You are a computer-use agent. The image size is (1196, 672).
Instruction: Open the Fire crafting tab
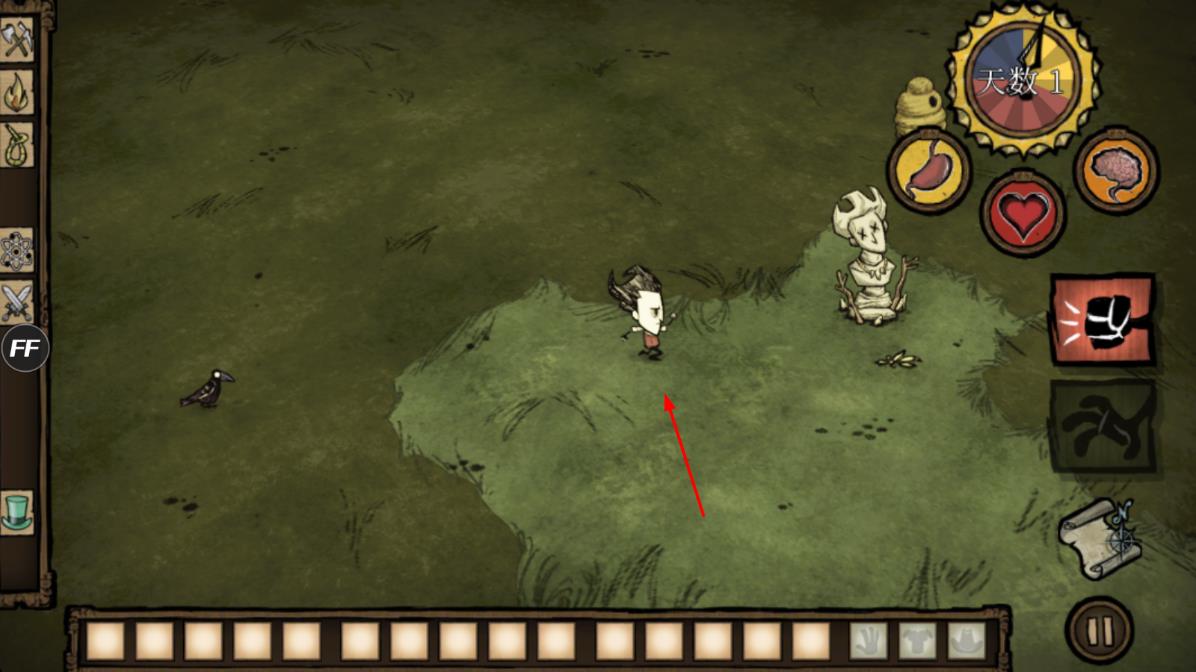(x=17, y=92)
